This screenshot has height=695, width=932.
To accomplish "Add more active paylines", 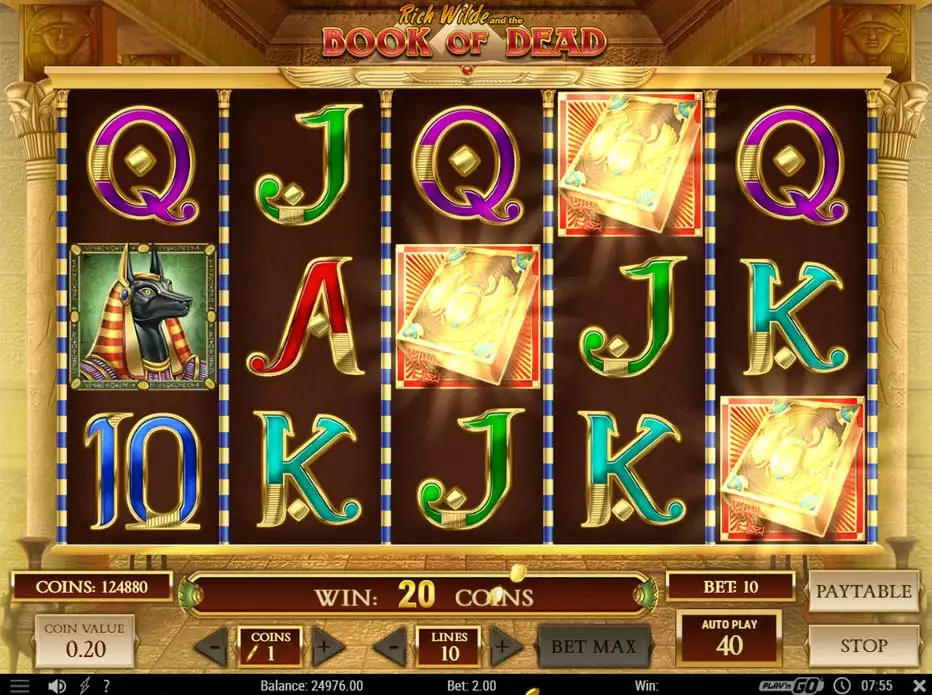I will point(506,647).
